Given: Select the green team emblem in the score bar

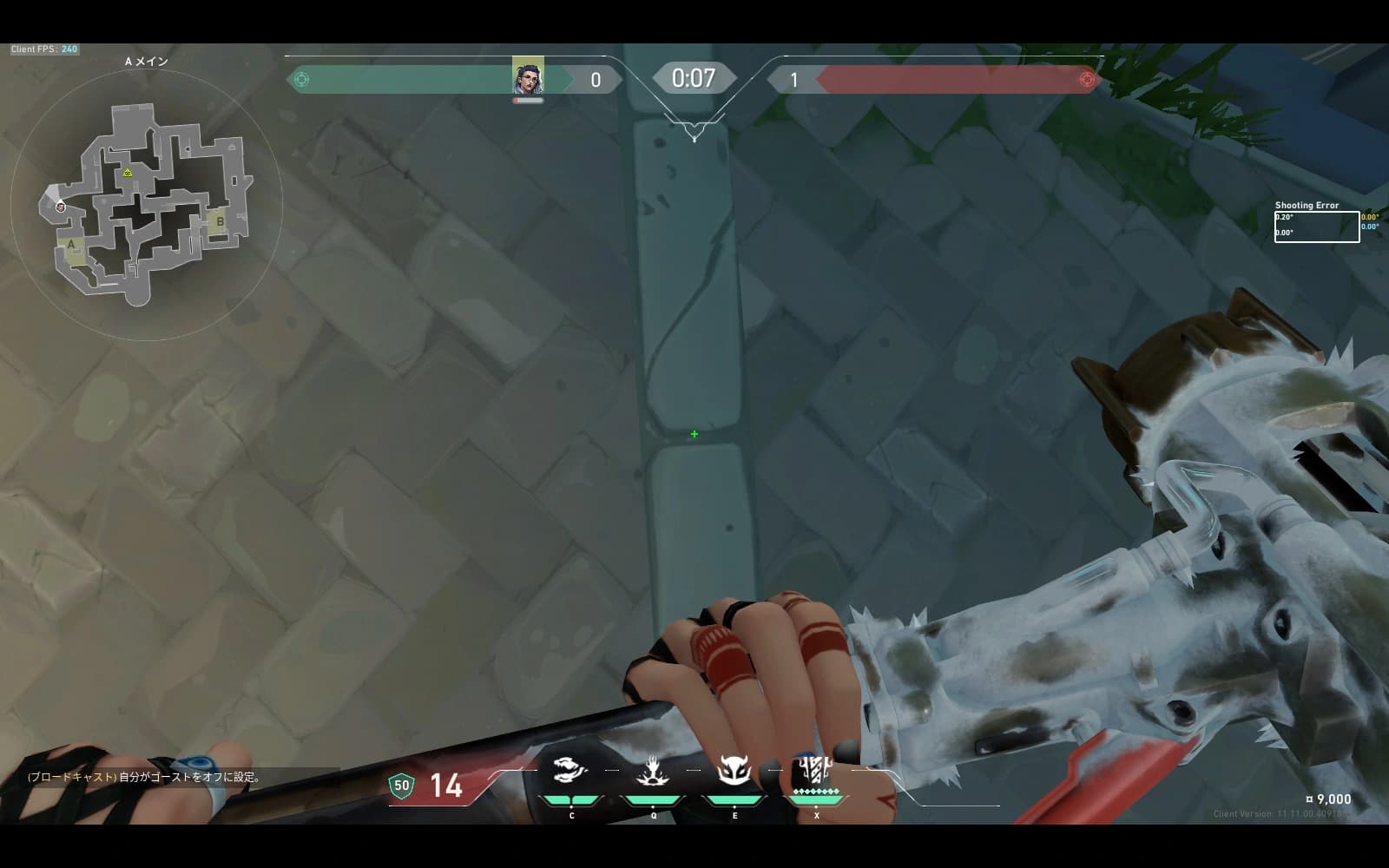Looking at the screenshot, I should pyautogui.click(x=302, y=80).
